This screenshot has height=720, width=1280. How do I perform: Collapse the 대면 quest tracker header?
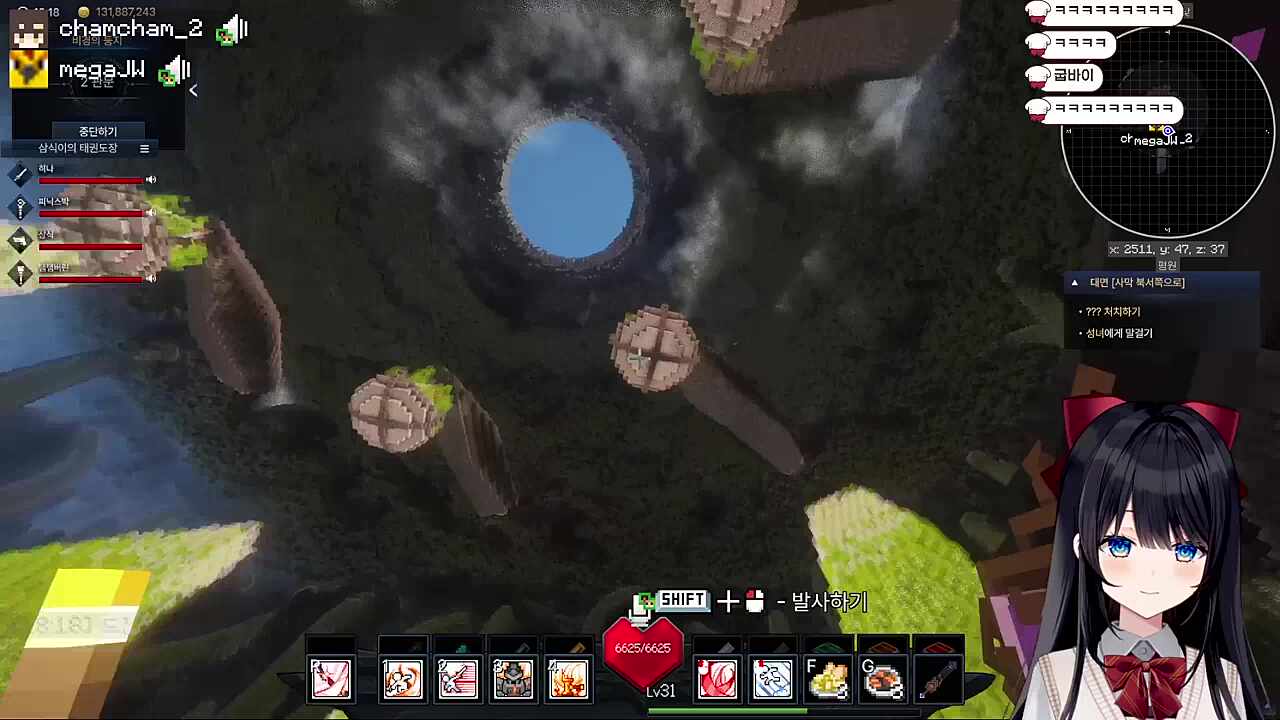1075,283
